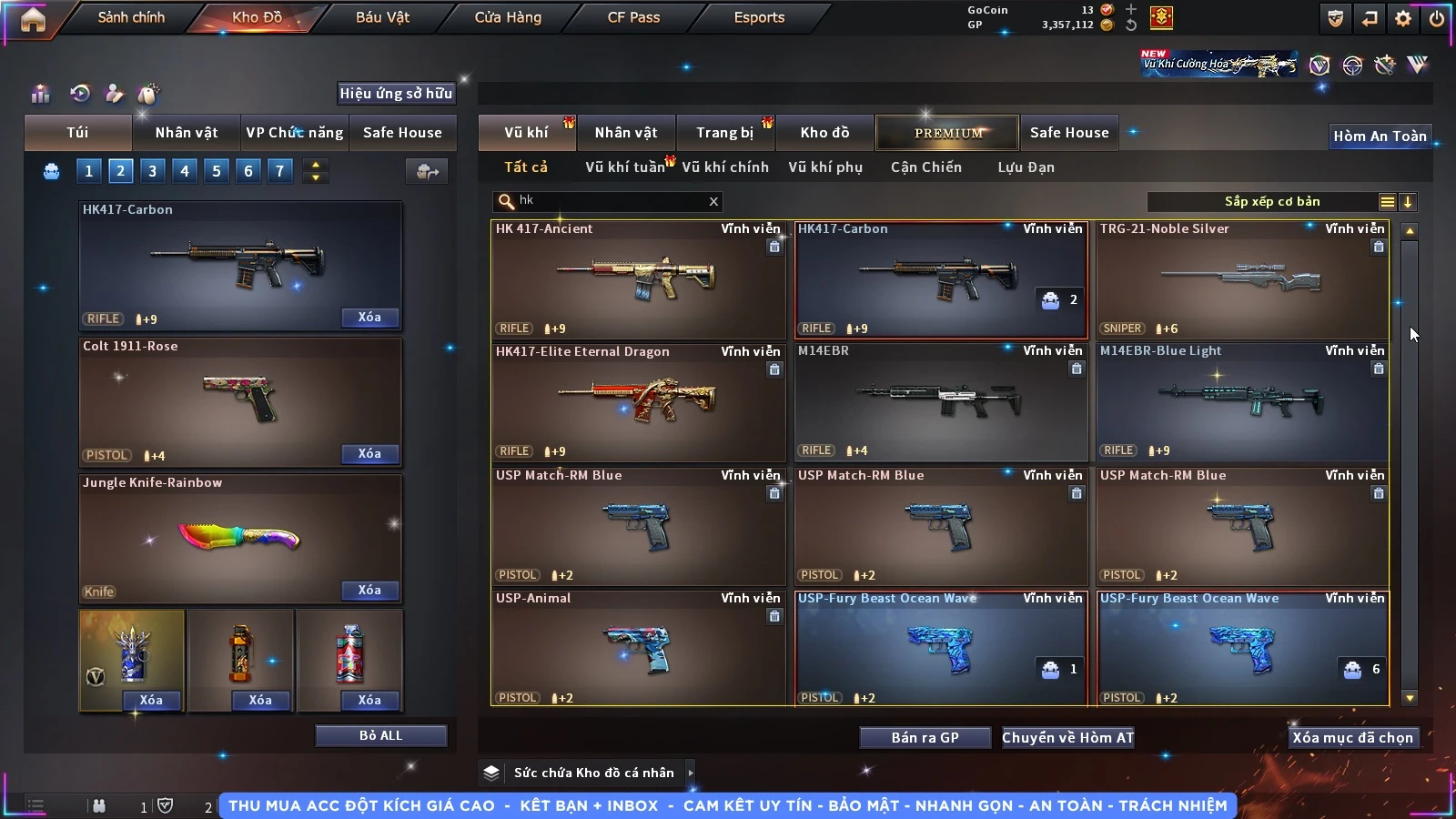Open the Hòm An Toàn safe box
The width and height of the screenshot is (1456, 819).
click(1380, 136)
